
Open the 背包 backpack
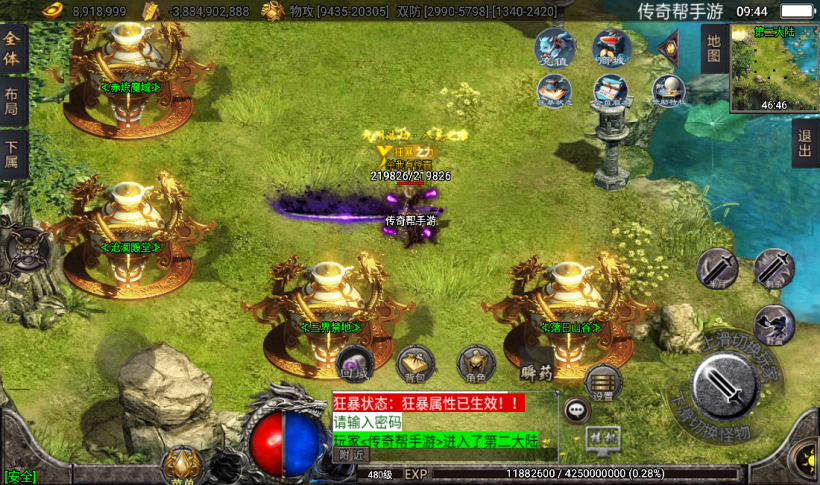point(415,365)
